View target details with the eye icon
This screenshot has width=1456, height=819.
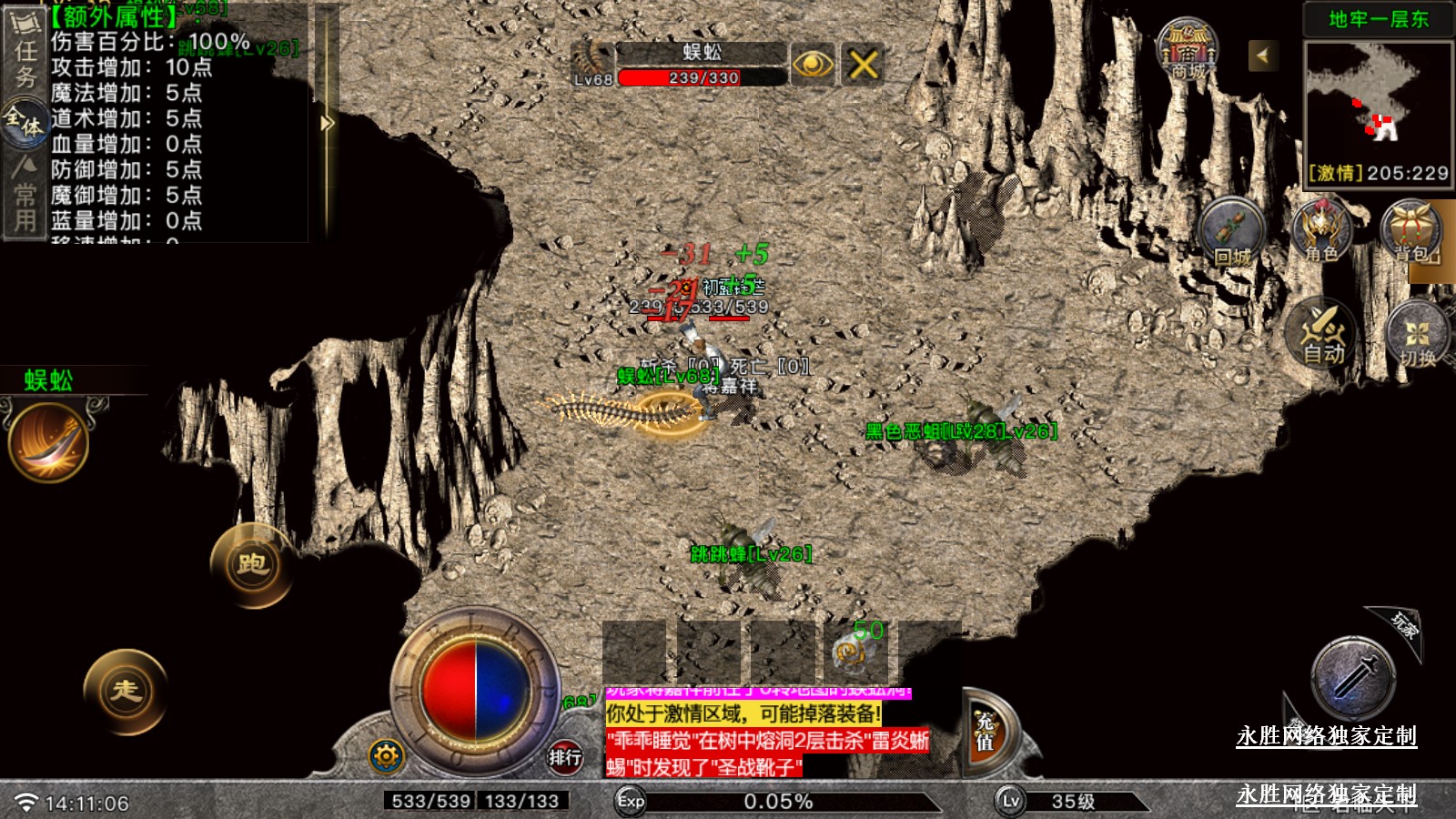pyautogui.click(x=813, y=65)
